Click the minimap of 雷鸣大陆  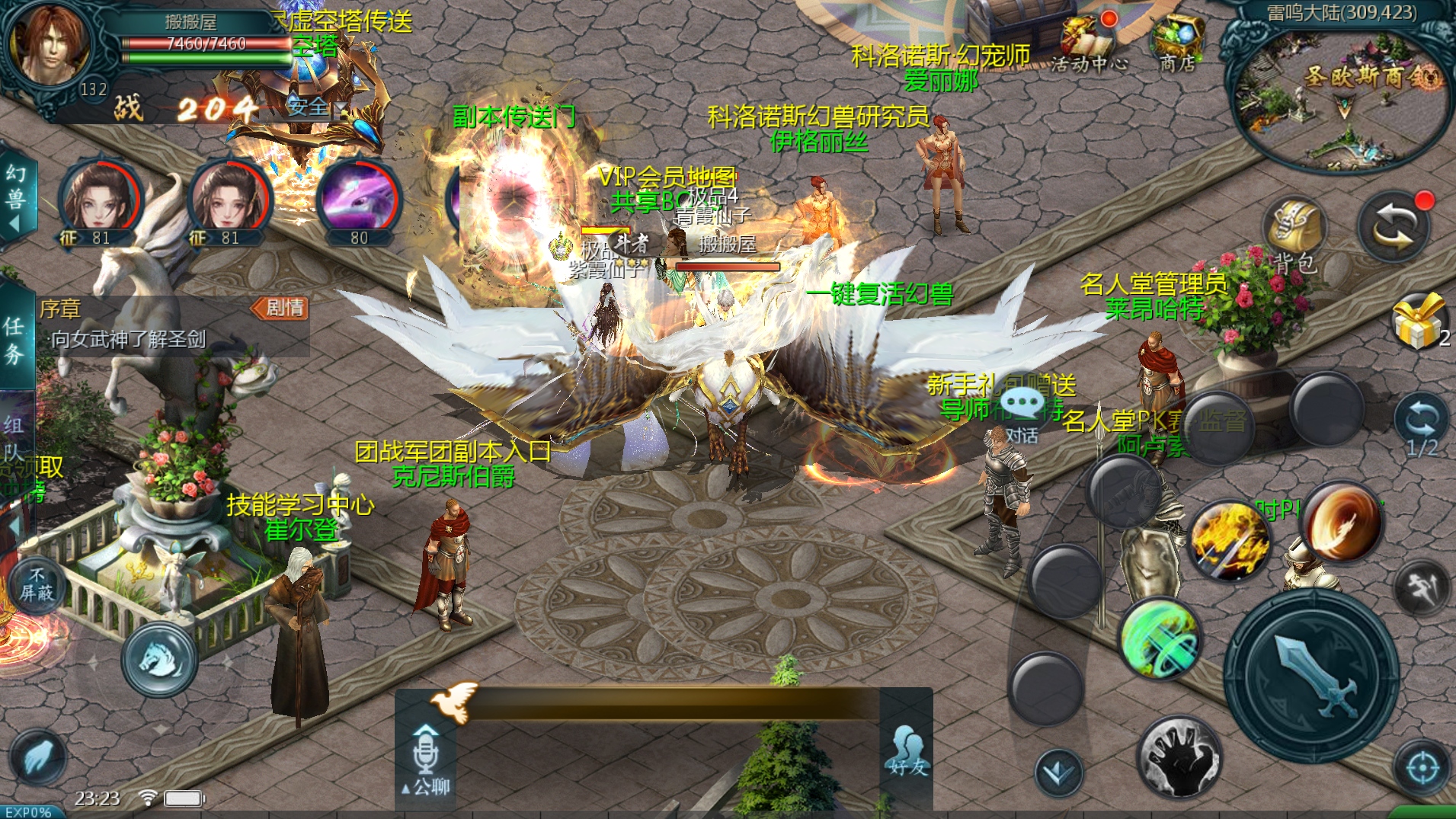(1342, 99)
